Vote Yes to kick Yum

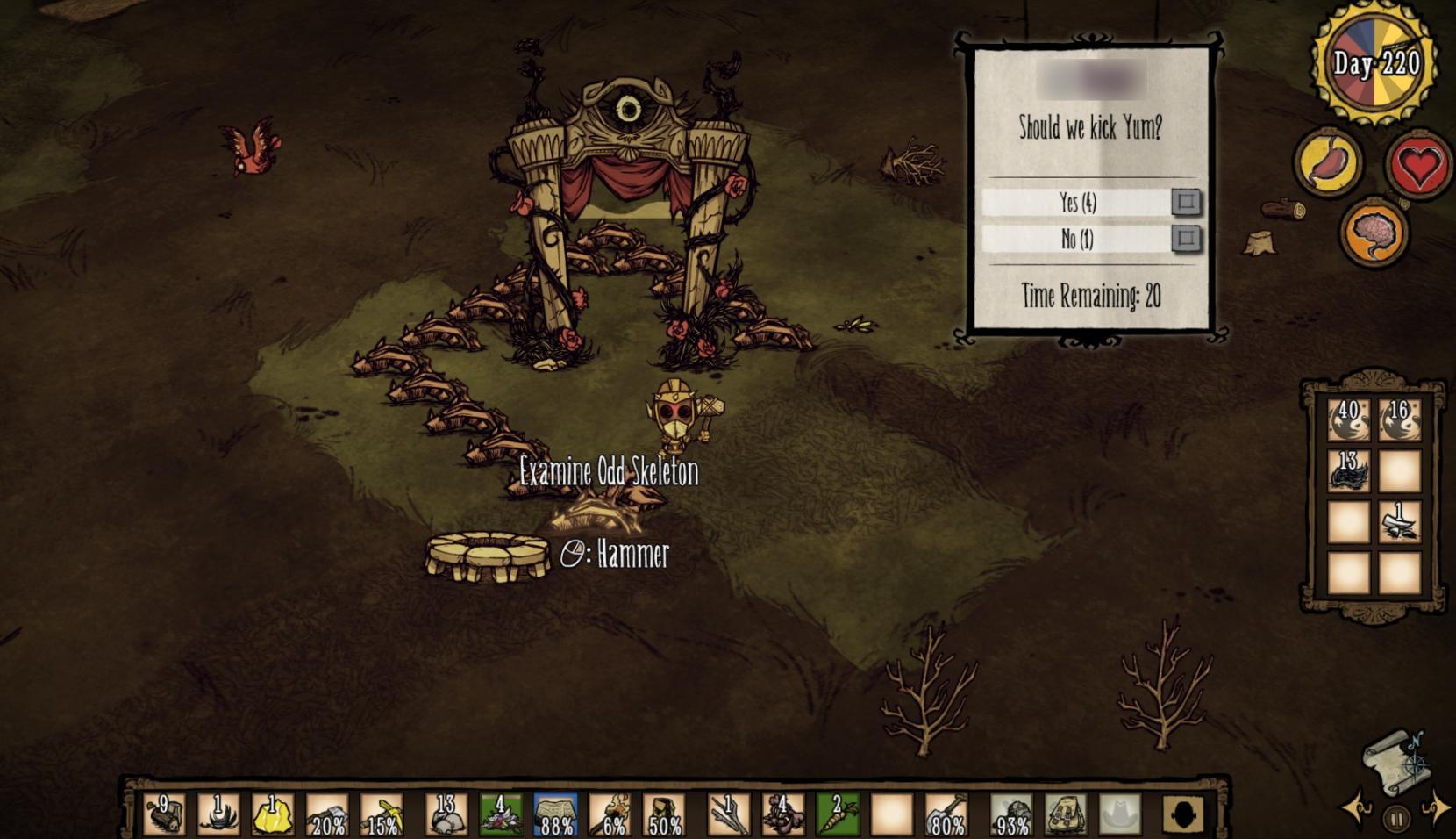point(1186,202)
